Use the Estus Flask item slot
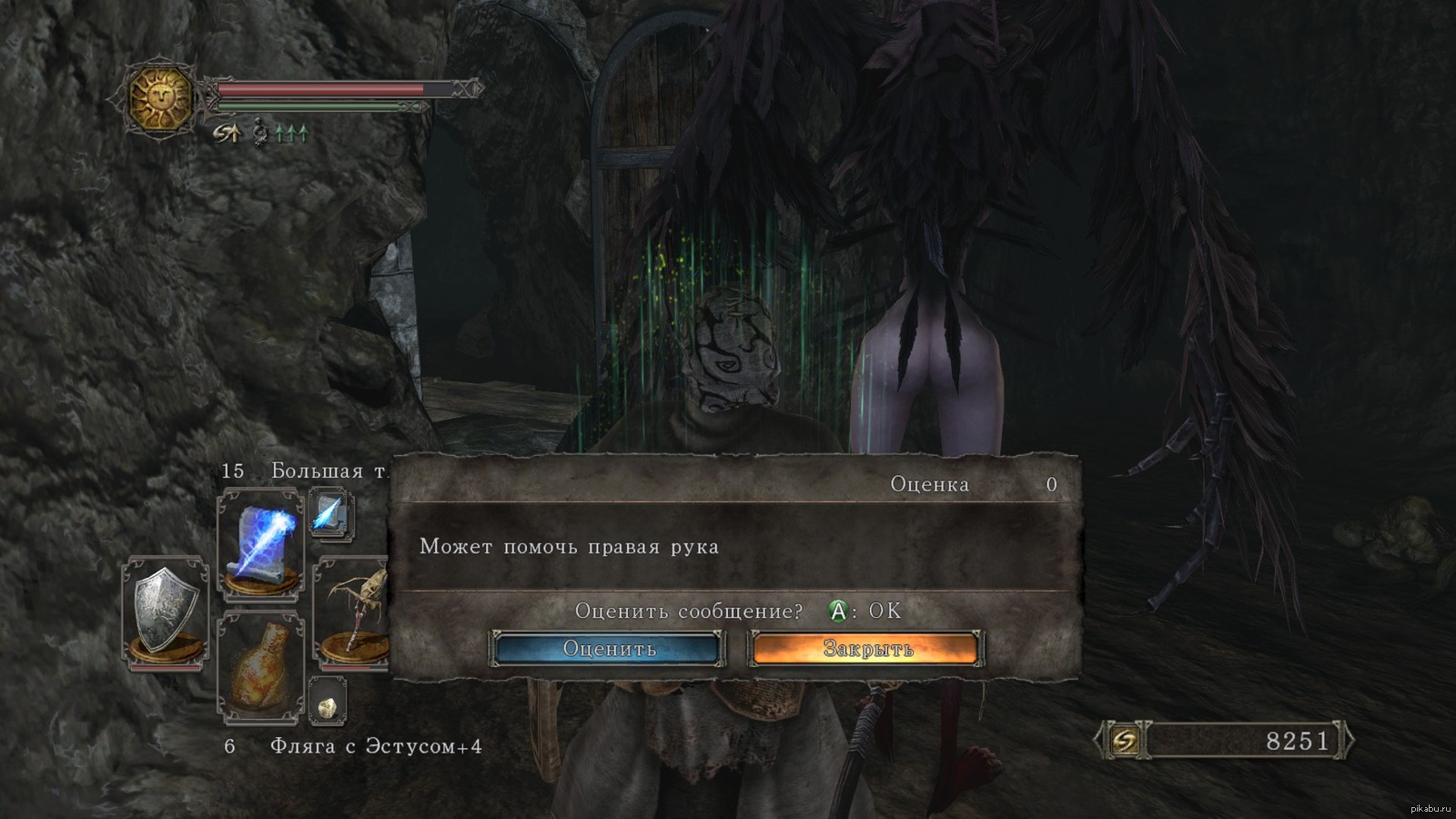This screenshot has height=819, width=1456. 260,665
